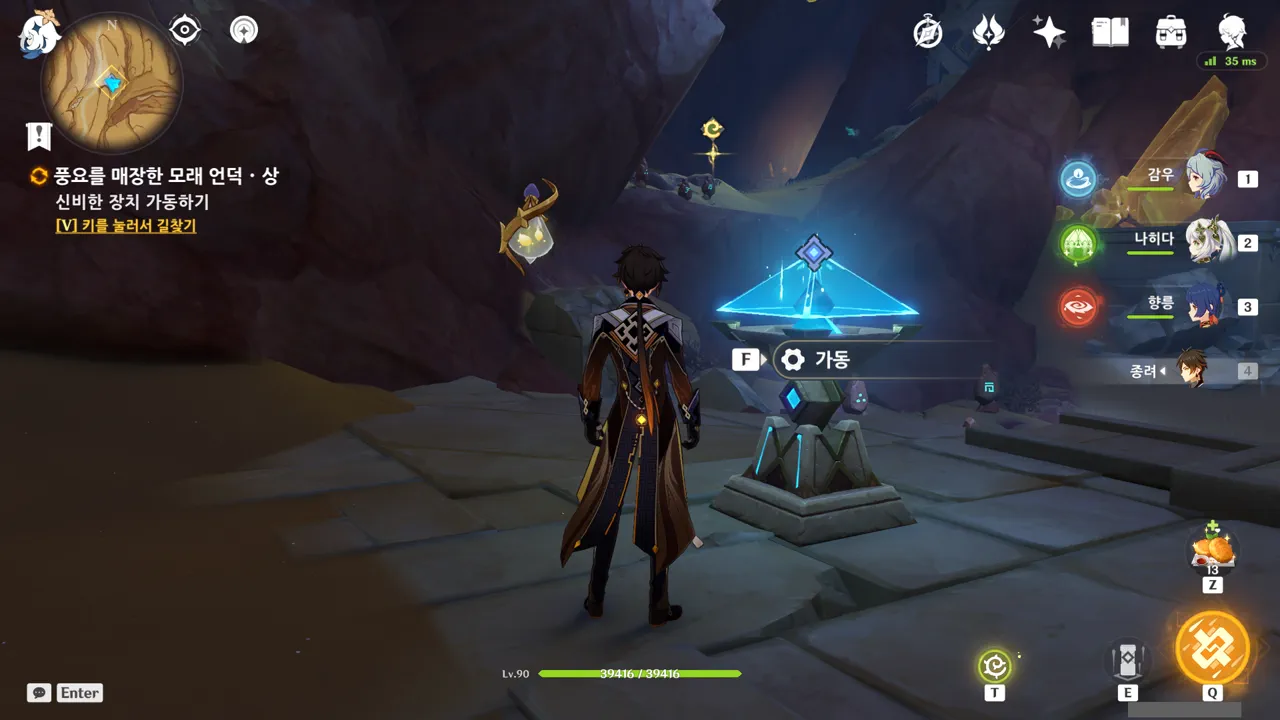
Task: Use the green quest gadget icon
Action: point(995,665)
